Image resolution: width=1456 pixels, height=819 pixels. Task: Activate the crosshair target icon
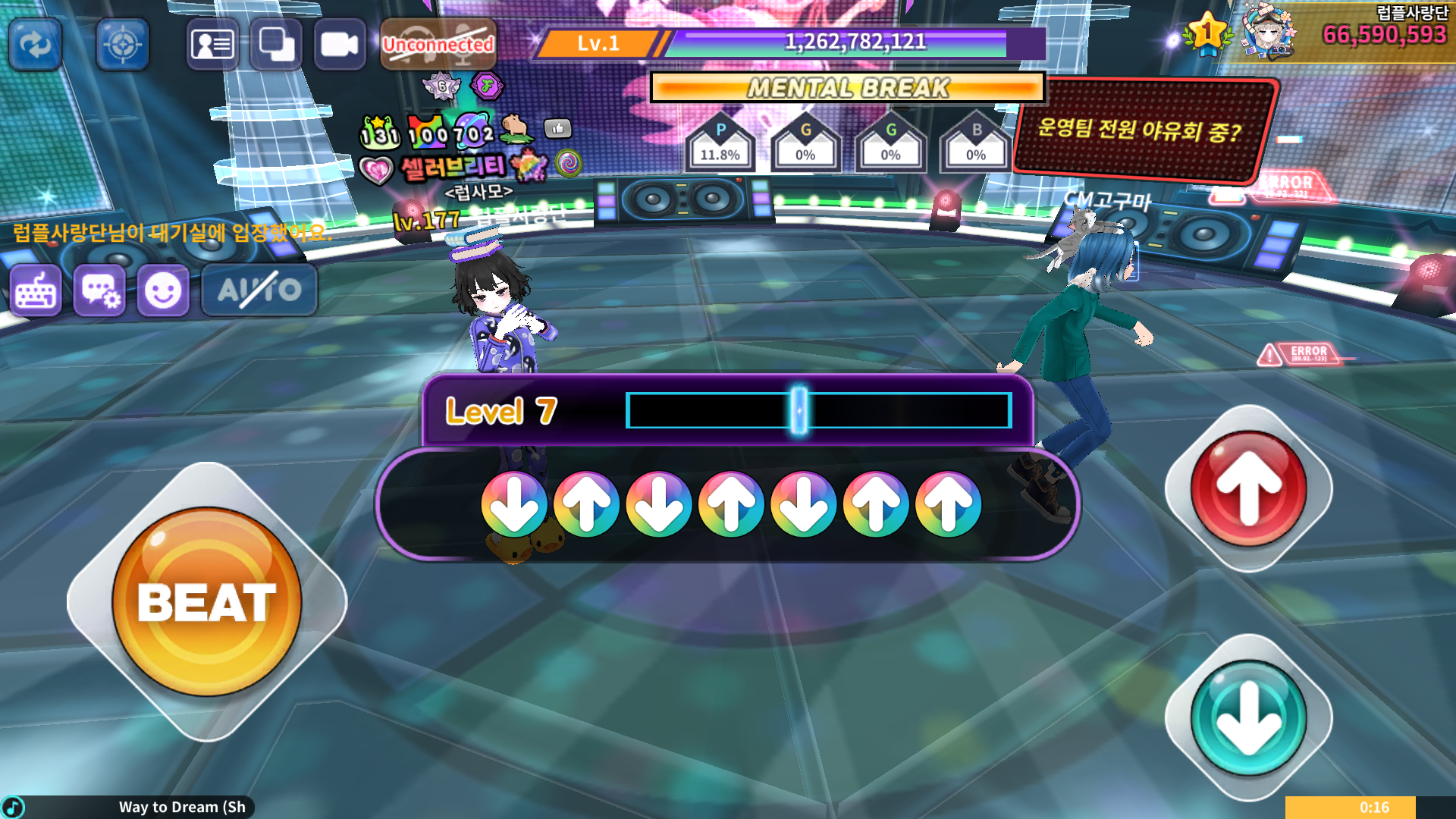[123, 45]
